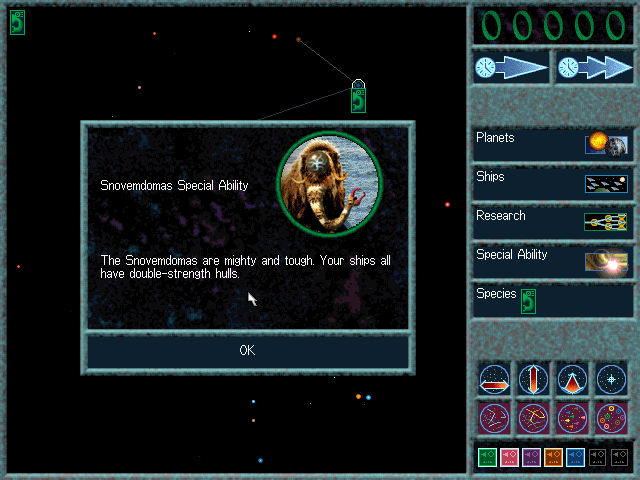Confirm the Special Ability dialog with OK
640x480 pixels.
pos(247,350)
